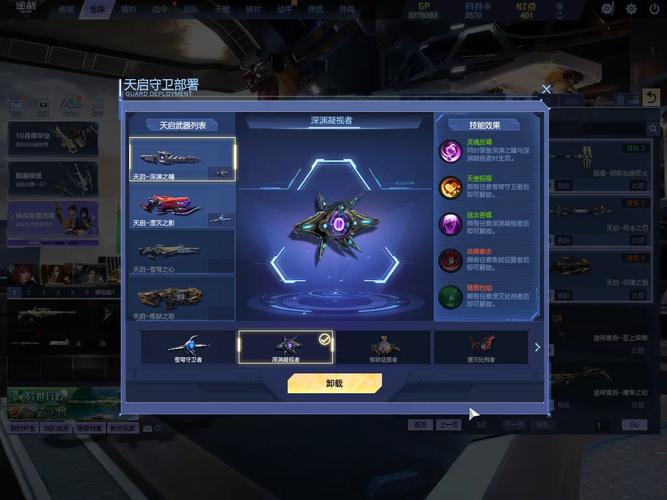
Task: Select the 苍穹守卫者 guard tile
Action: click(187, 346)
